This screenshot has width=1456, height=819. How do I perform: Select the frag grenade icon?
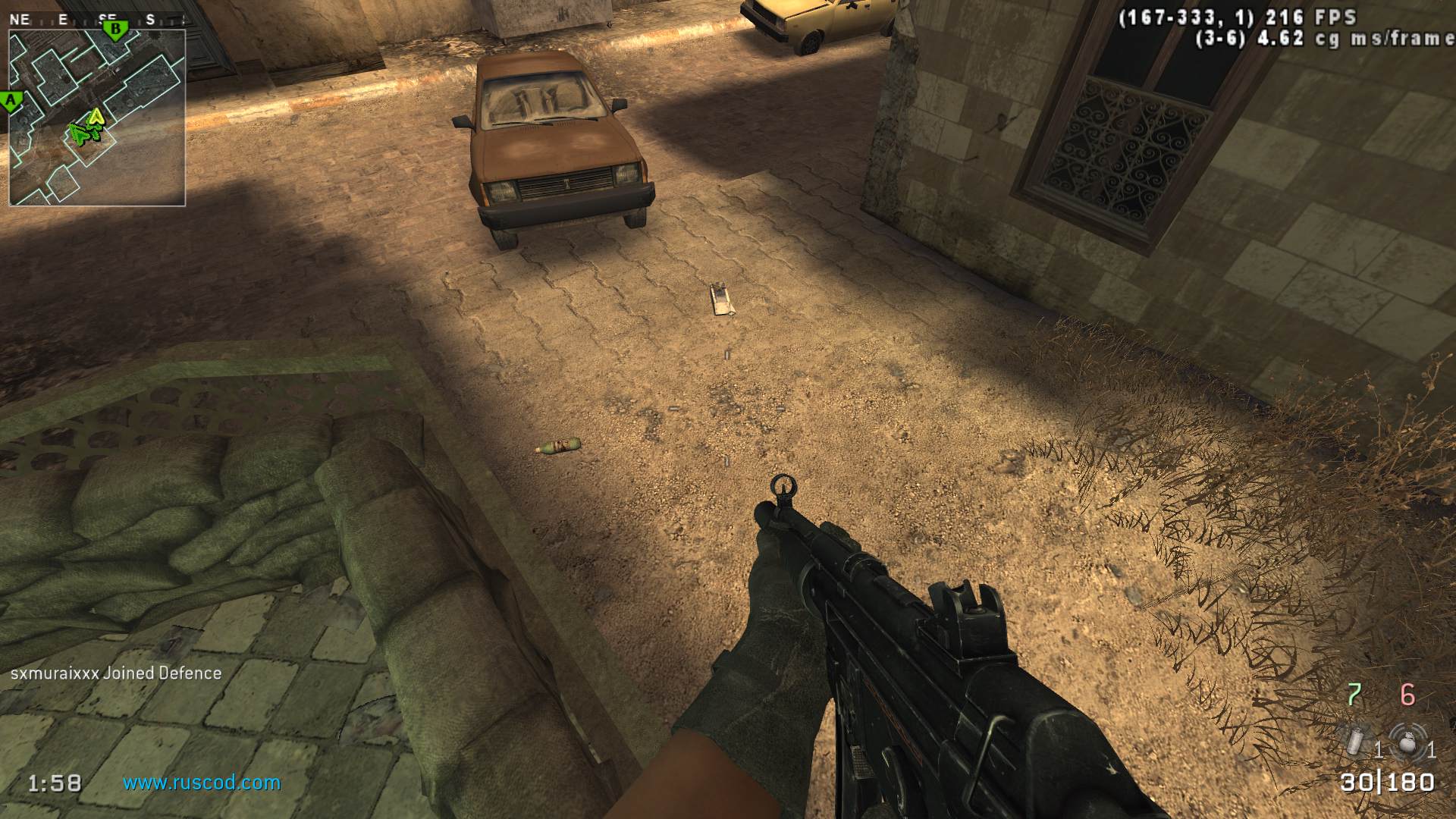point(1407,739)
